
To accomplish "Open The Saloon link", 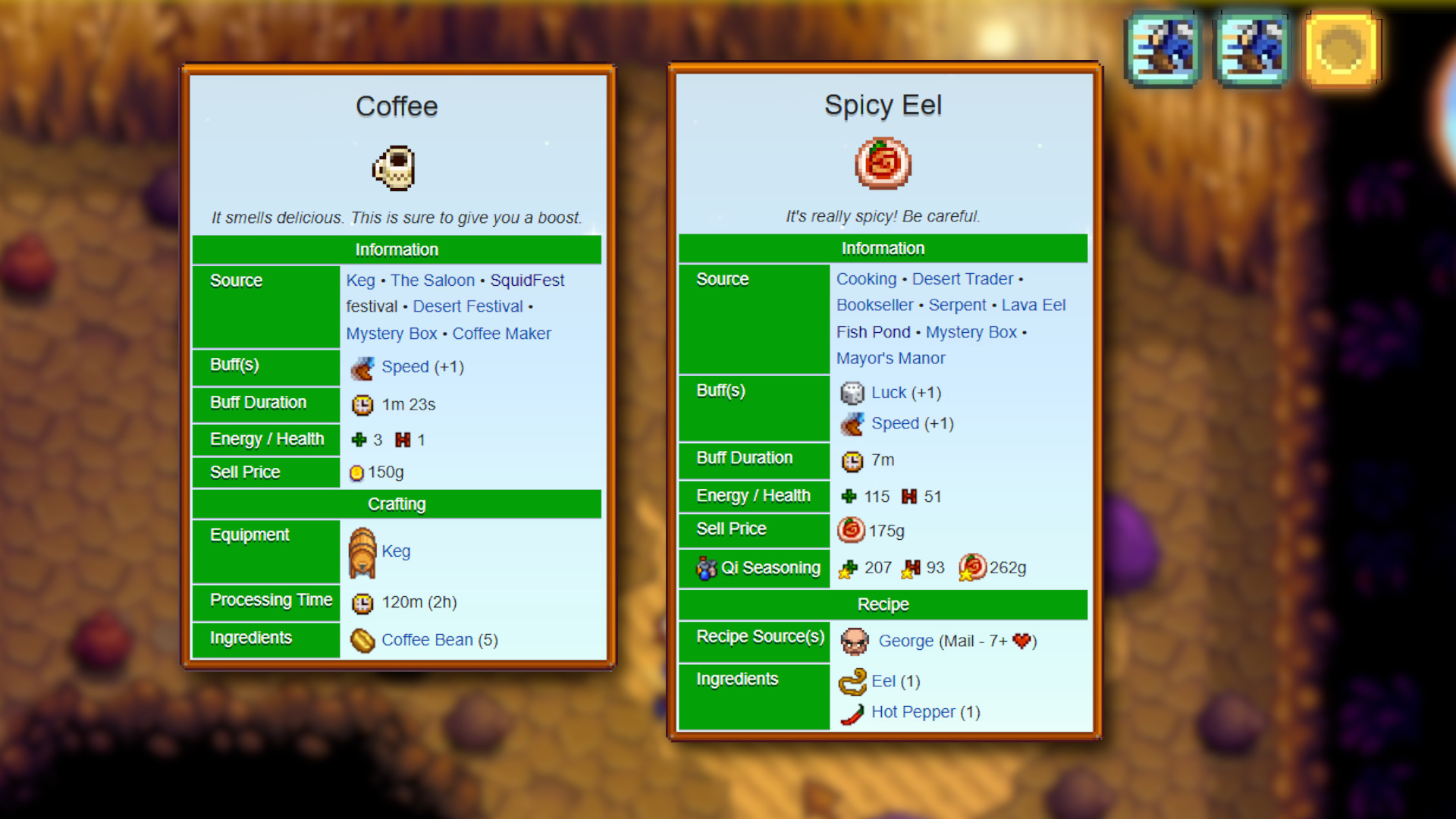I will coord(432,280).
